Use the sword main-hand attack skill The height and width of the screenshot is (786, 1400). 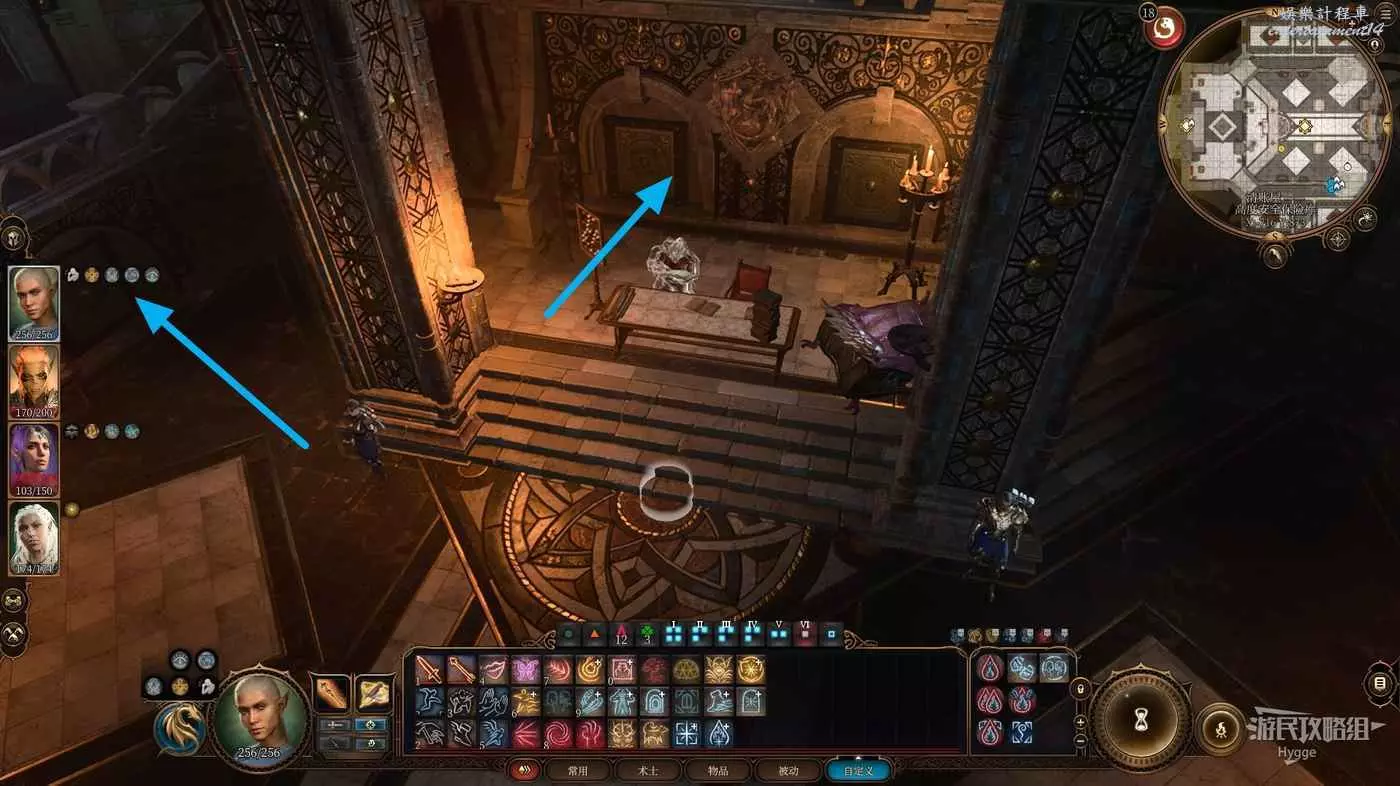(430, 670)
